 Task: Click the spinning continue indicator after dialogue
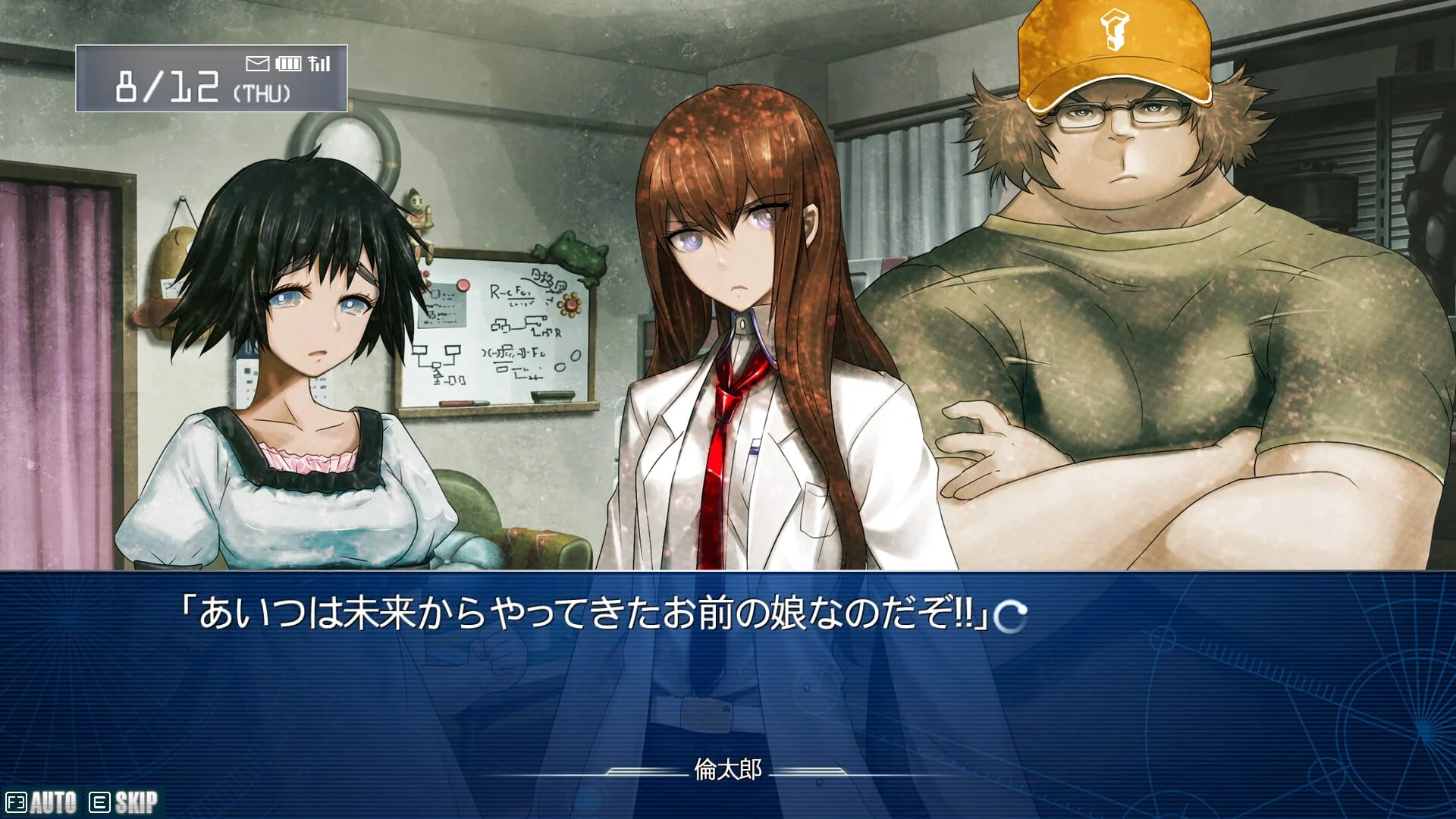[1011, 617]
